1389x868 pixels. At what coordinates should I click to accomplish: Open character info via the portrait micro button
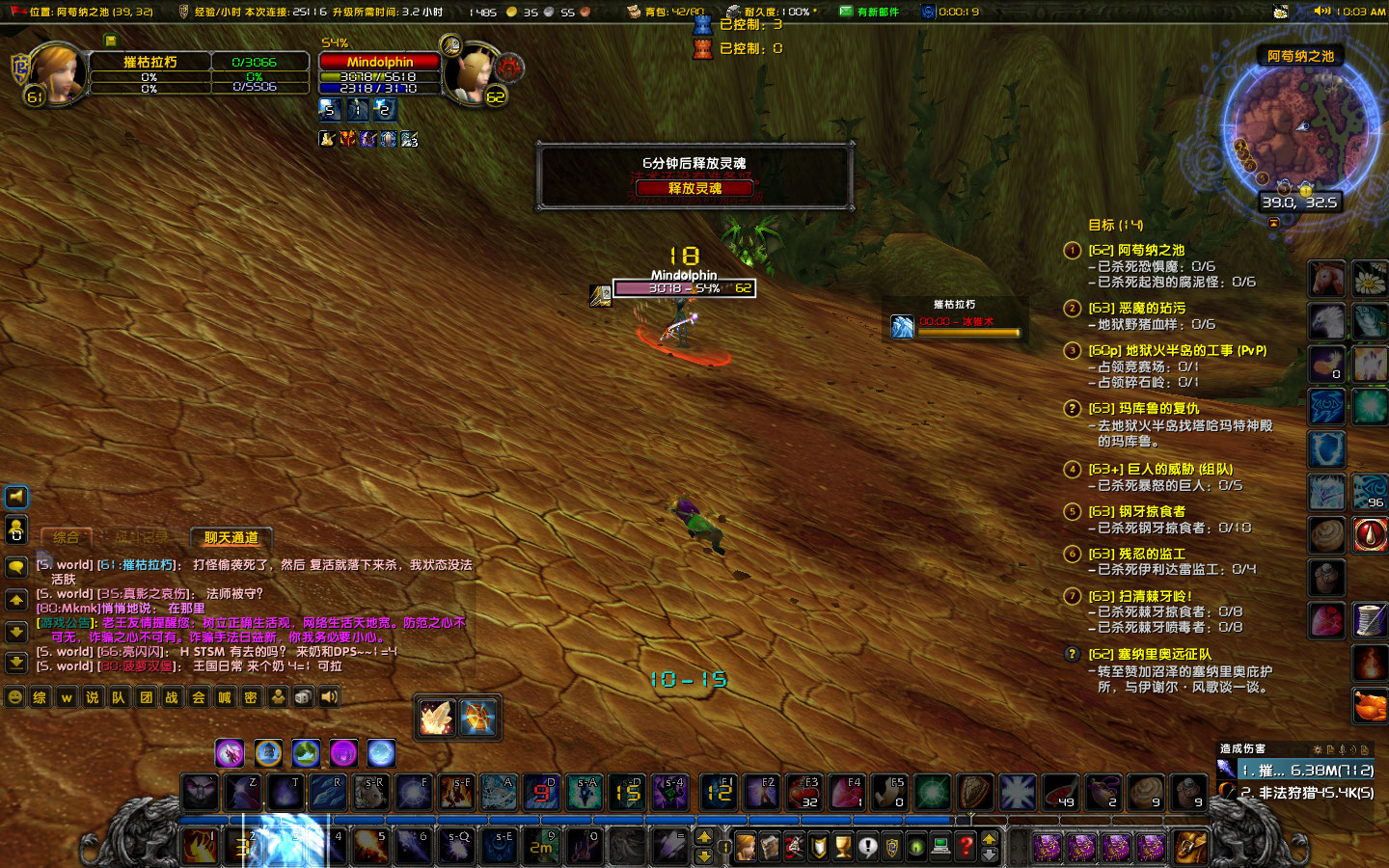(746, 846)
